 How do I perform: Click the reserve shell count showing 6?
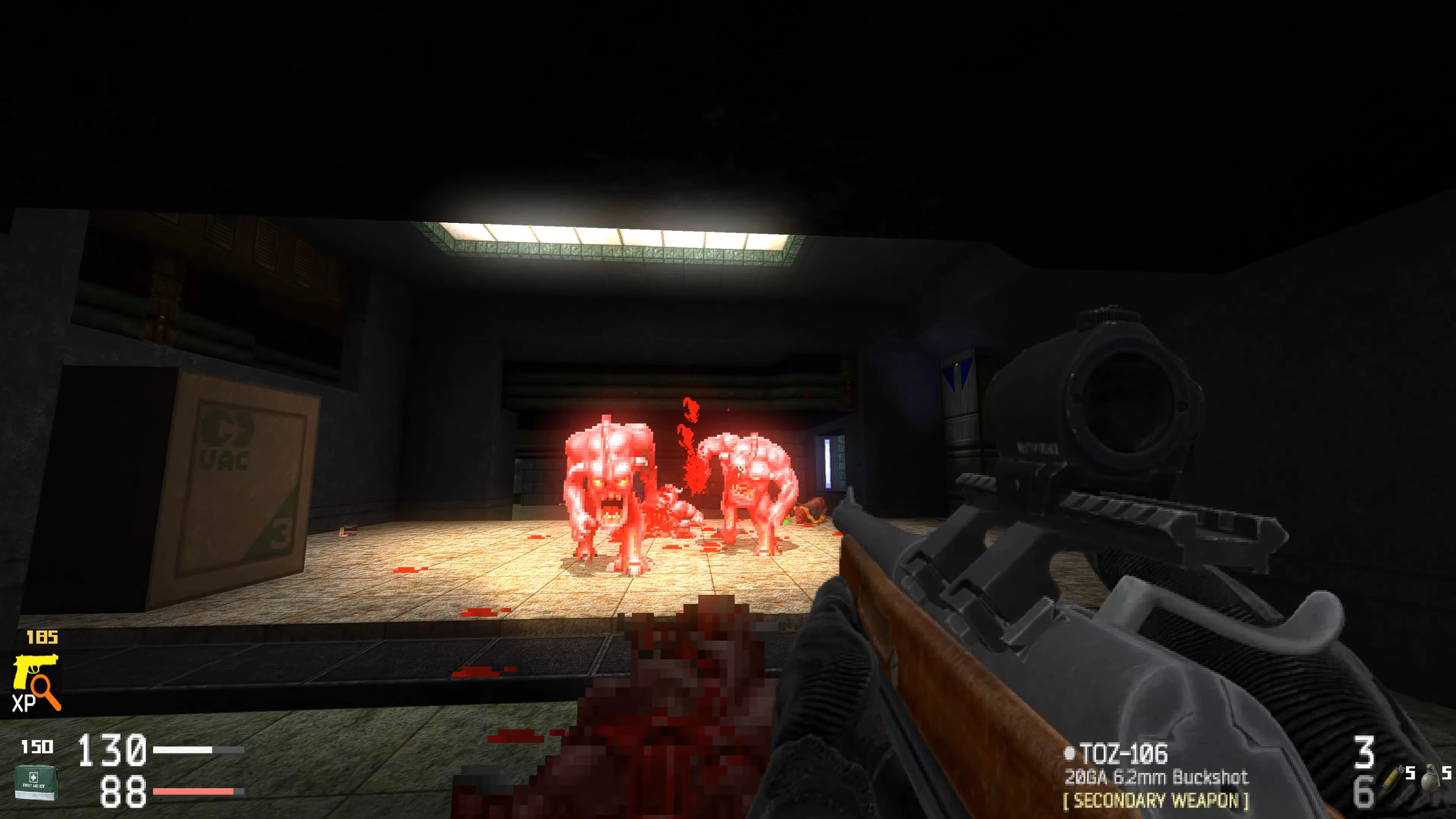[1364, 791]
